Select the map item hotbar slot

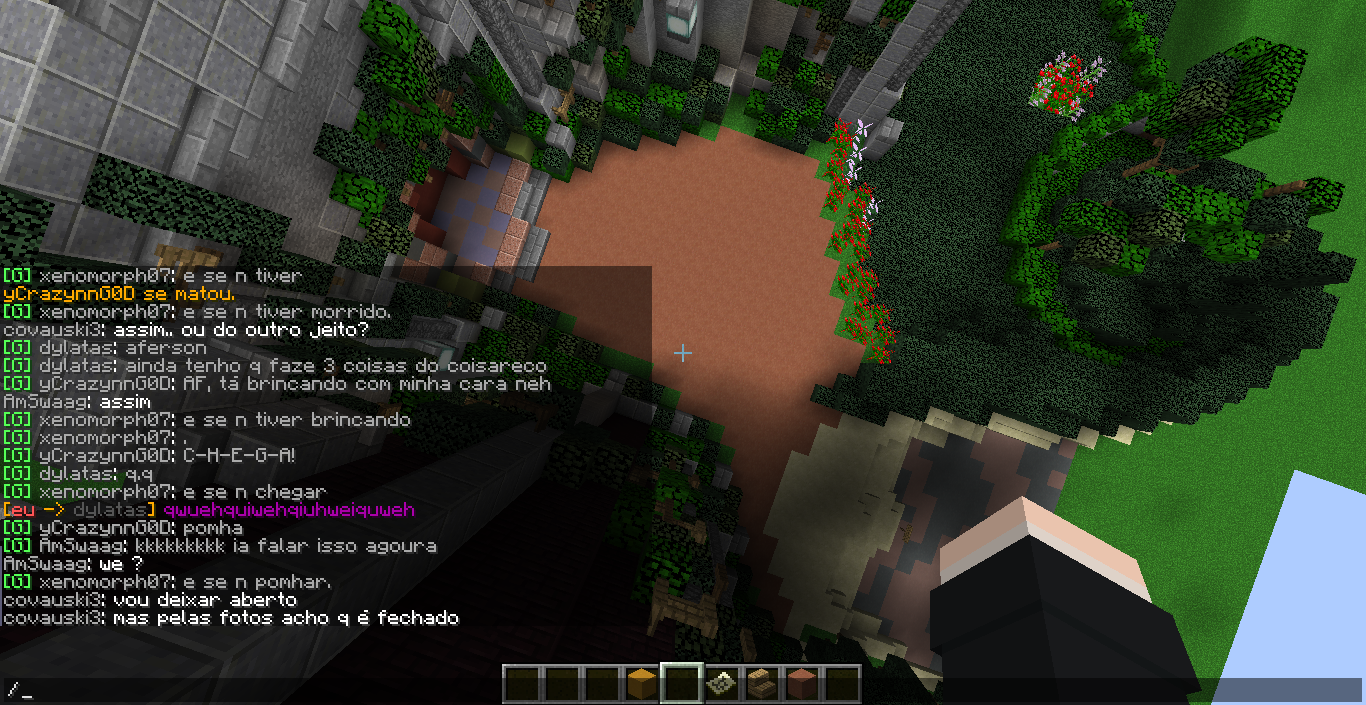click(x=721, y=684)
